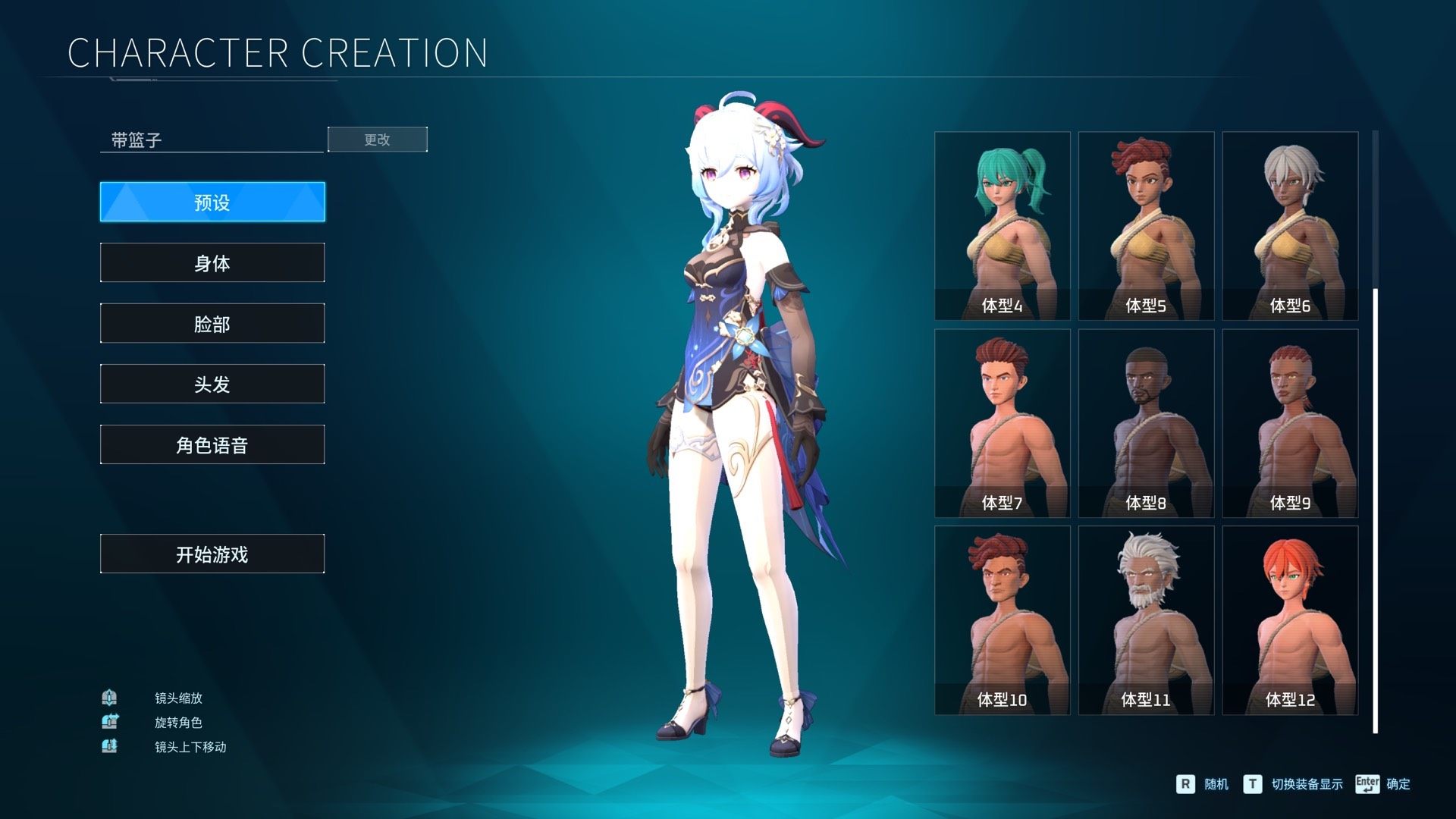1456x819 pixels.
Task: Pick the 体型9 preset thumbnail
Action: [1290, 422]
